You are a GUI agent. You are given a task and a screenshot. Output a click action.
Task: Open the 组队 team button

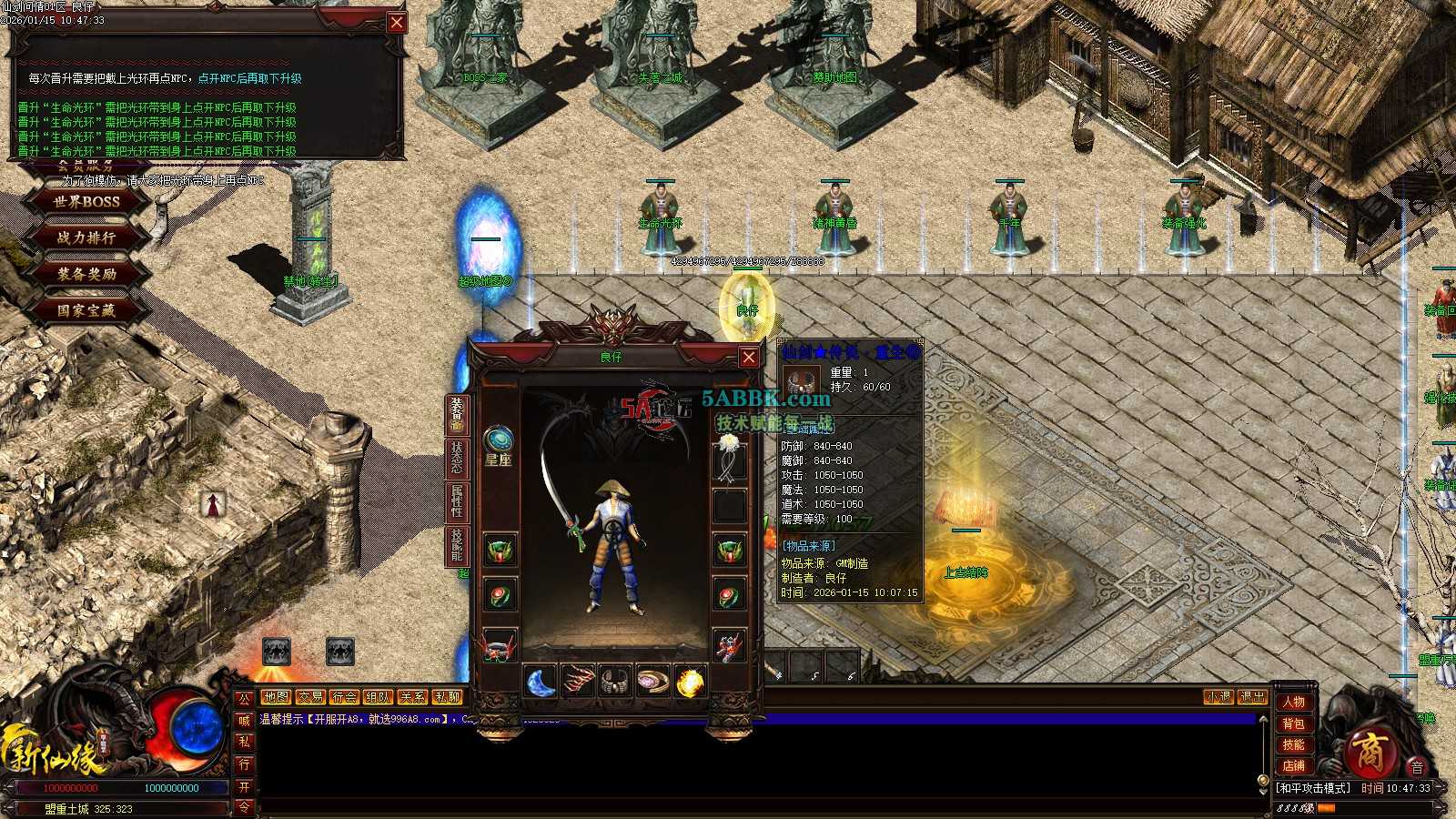point(378,697)
